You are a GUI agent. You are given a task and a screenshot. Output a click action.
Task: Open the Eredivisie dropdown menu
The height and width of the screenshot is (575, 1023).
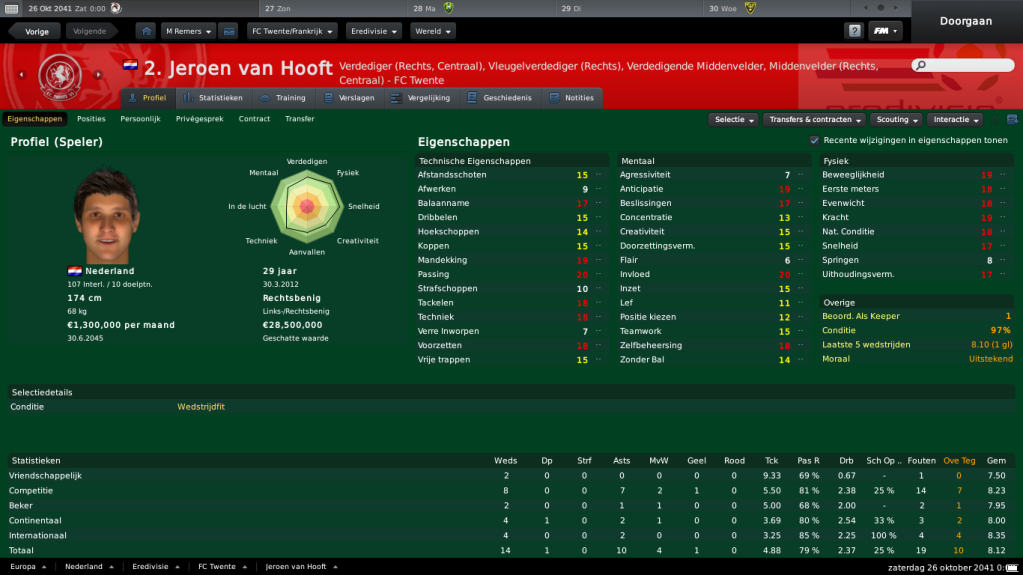coord(373,31)
